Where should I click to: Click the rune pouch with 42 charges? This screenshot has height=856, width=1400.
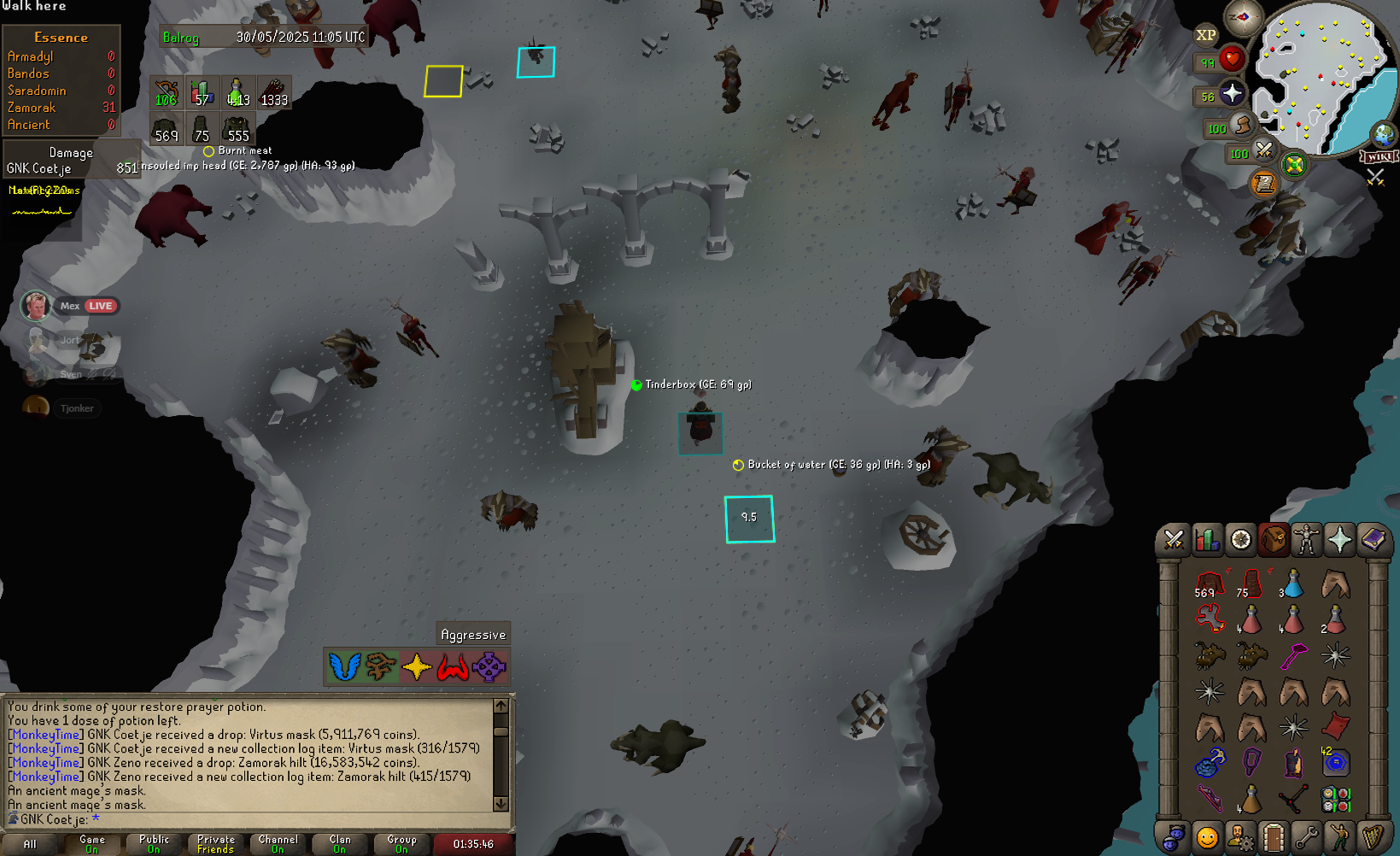(1335, 761)
